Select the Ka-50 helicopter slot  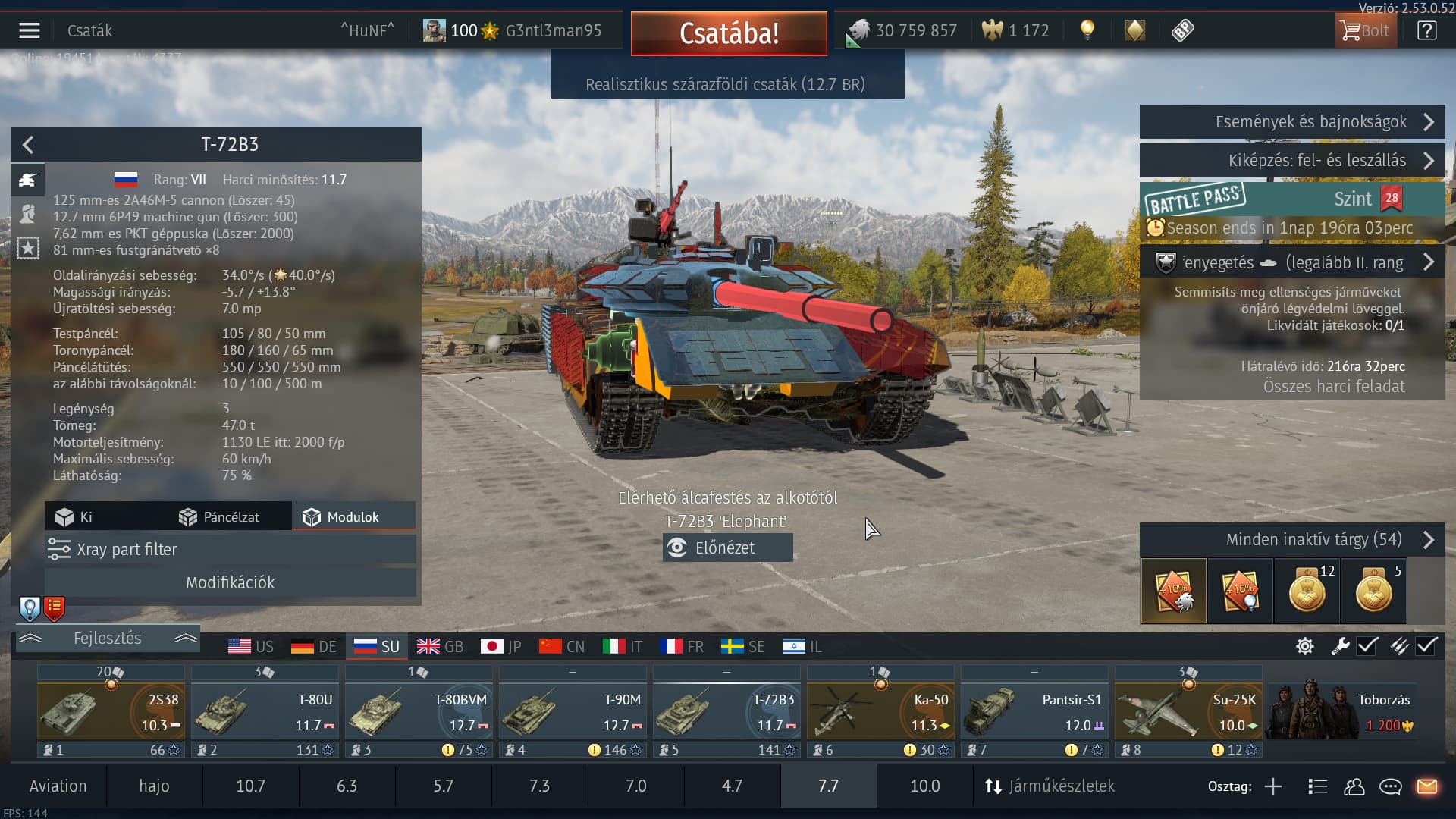[x=880, y=711]
